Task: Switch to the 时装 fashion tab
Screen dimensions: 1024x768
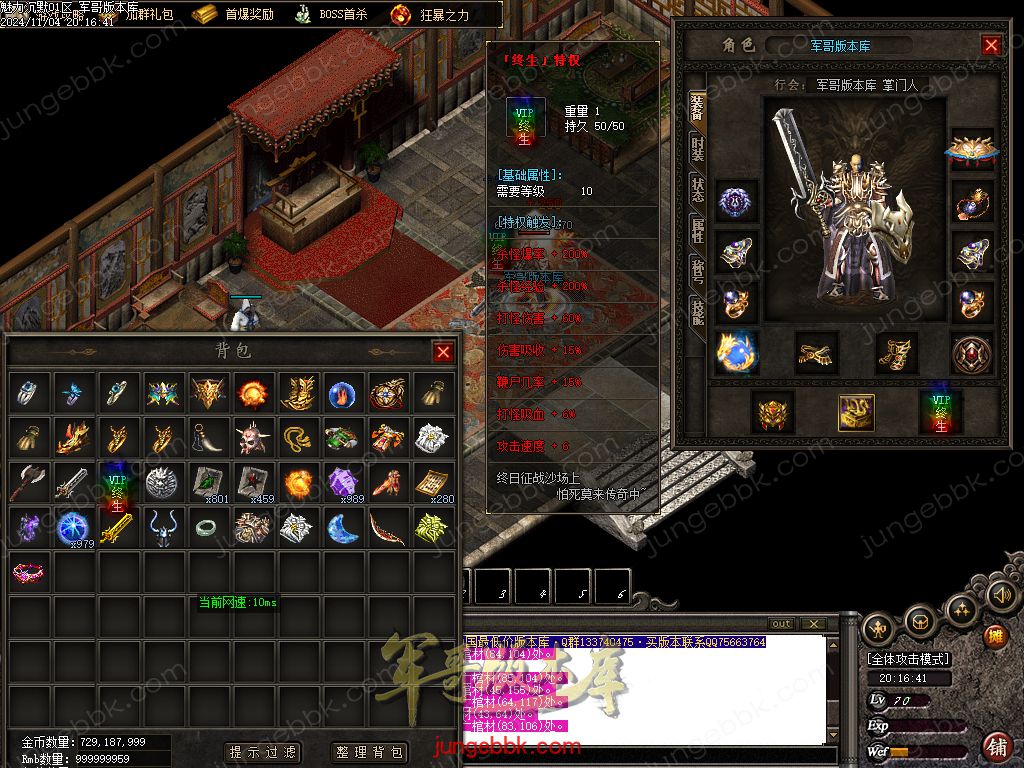Action: point(697,150)
